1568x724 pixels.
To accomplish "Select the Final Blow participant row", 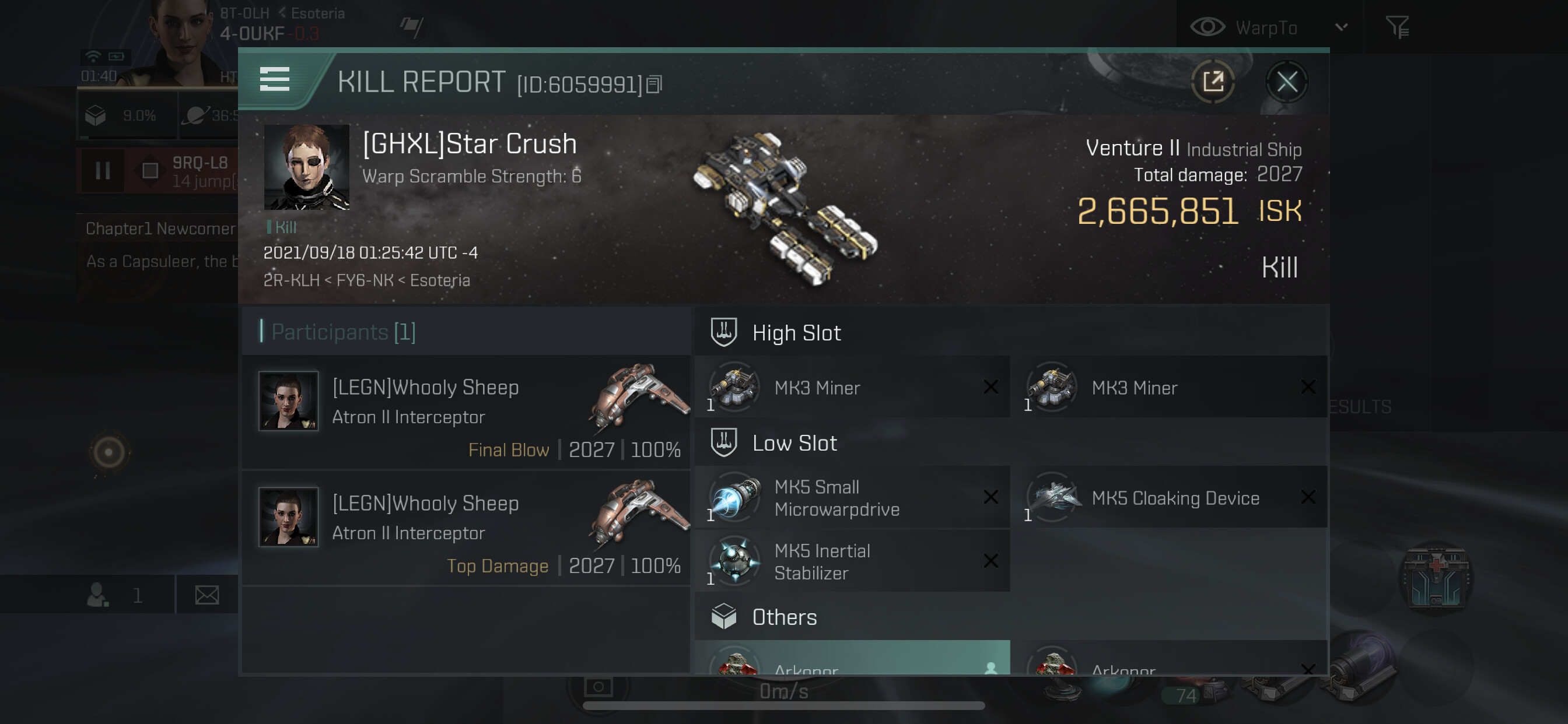I will (x=466, y=413).
